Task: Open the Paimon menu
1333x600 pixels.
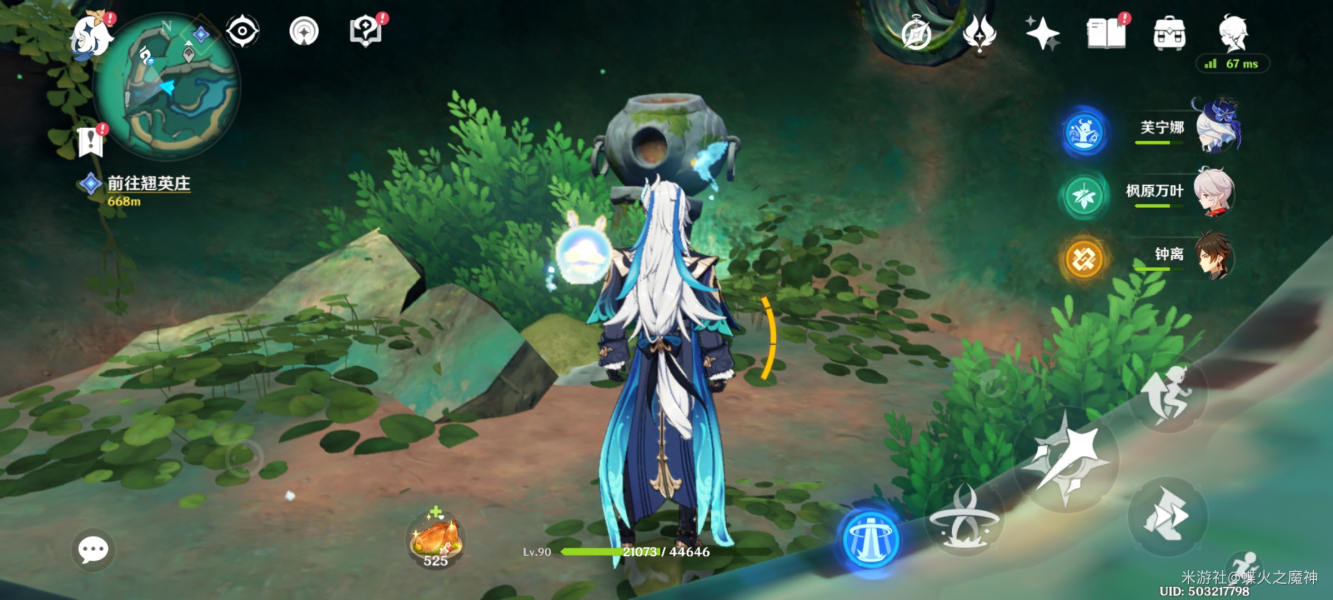Action: (x=90, y=36)
